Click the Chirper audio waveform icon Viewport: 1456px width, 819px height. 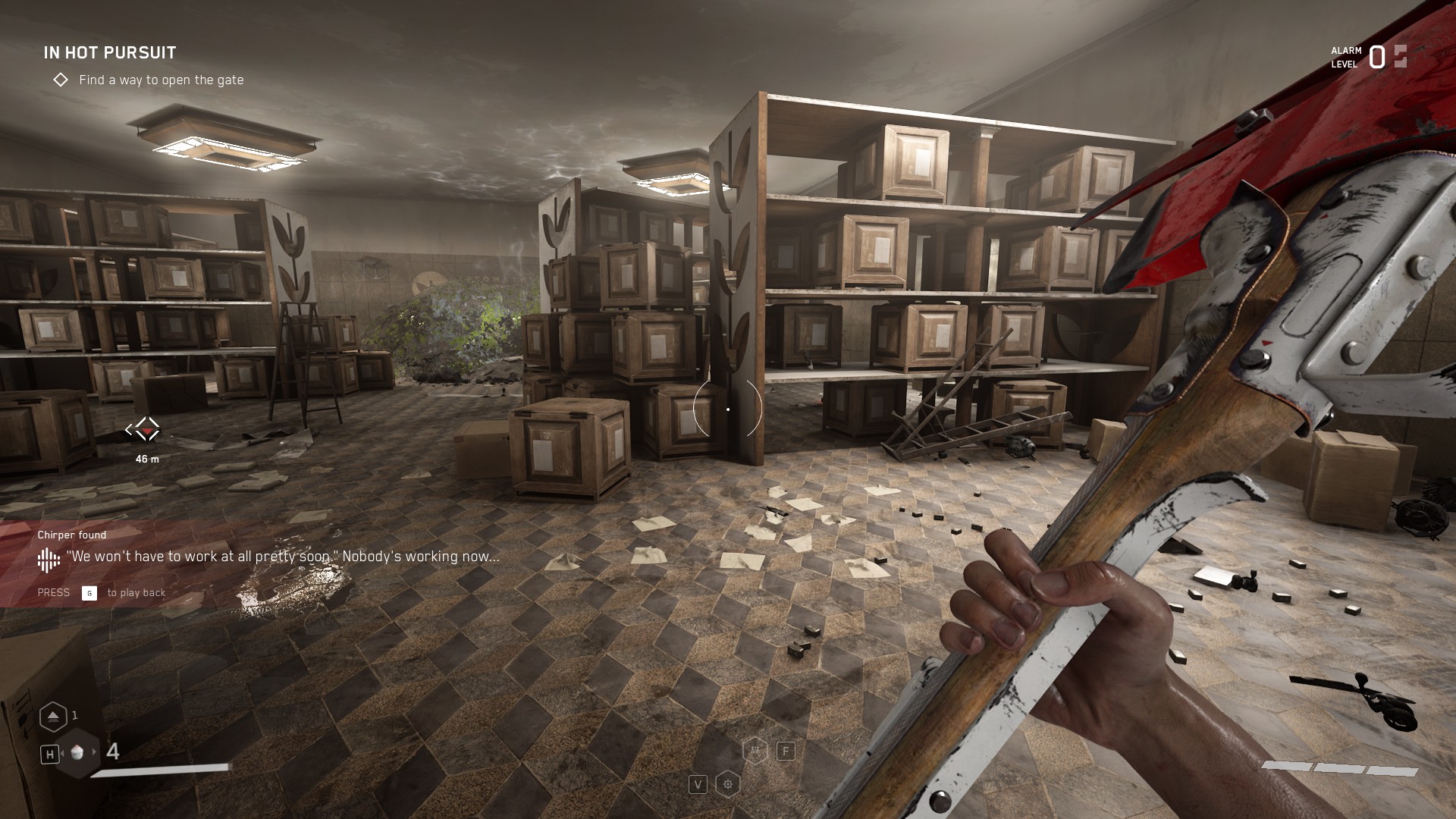(x=49, y=560)
